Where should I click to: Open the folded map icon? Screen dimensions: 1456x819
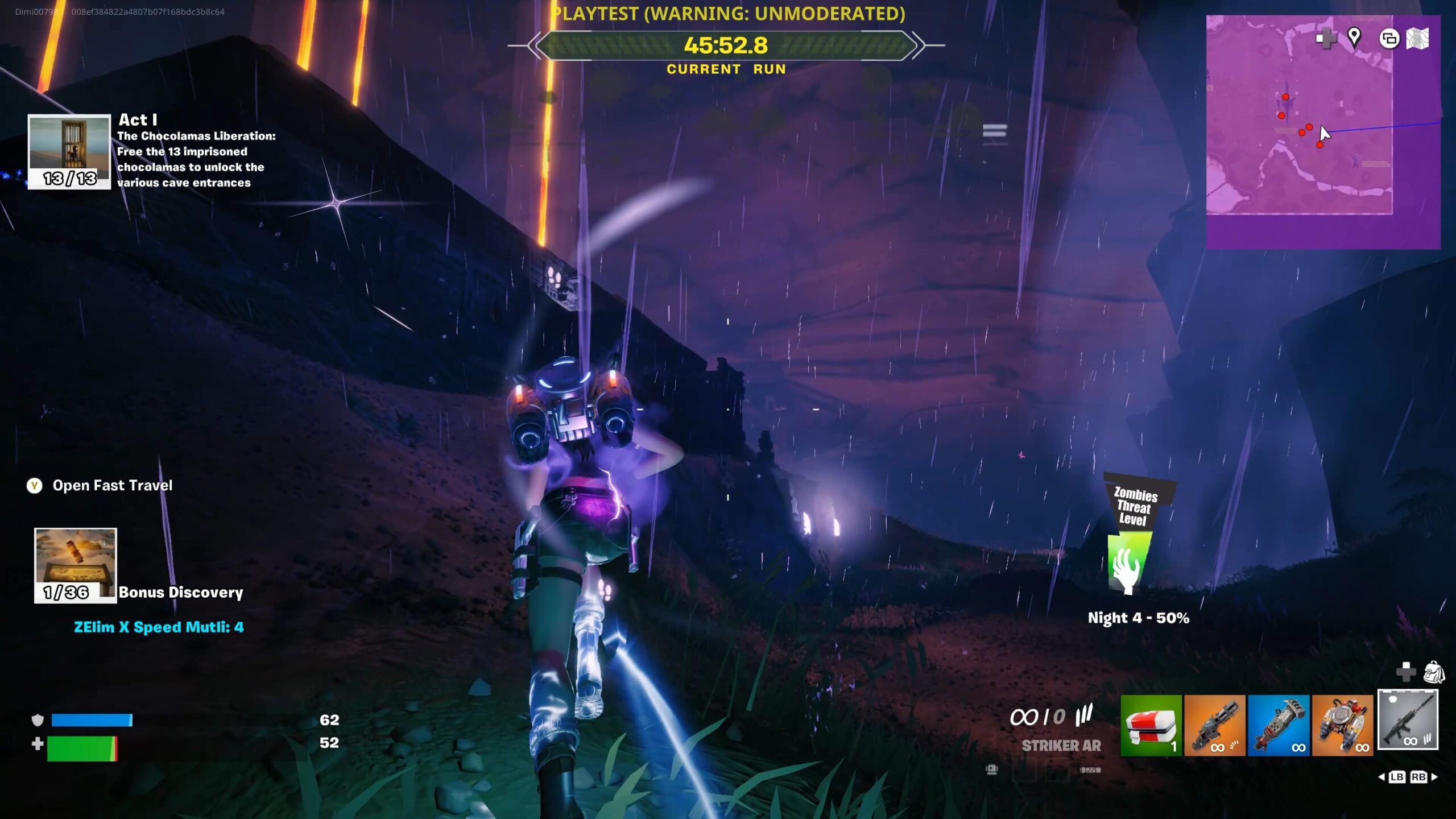coord(1417,39)
